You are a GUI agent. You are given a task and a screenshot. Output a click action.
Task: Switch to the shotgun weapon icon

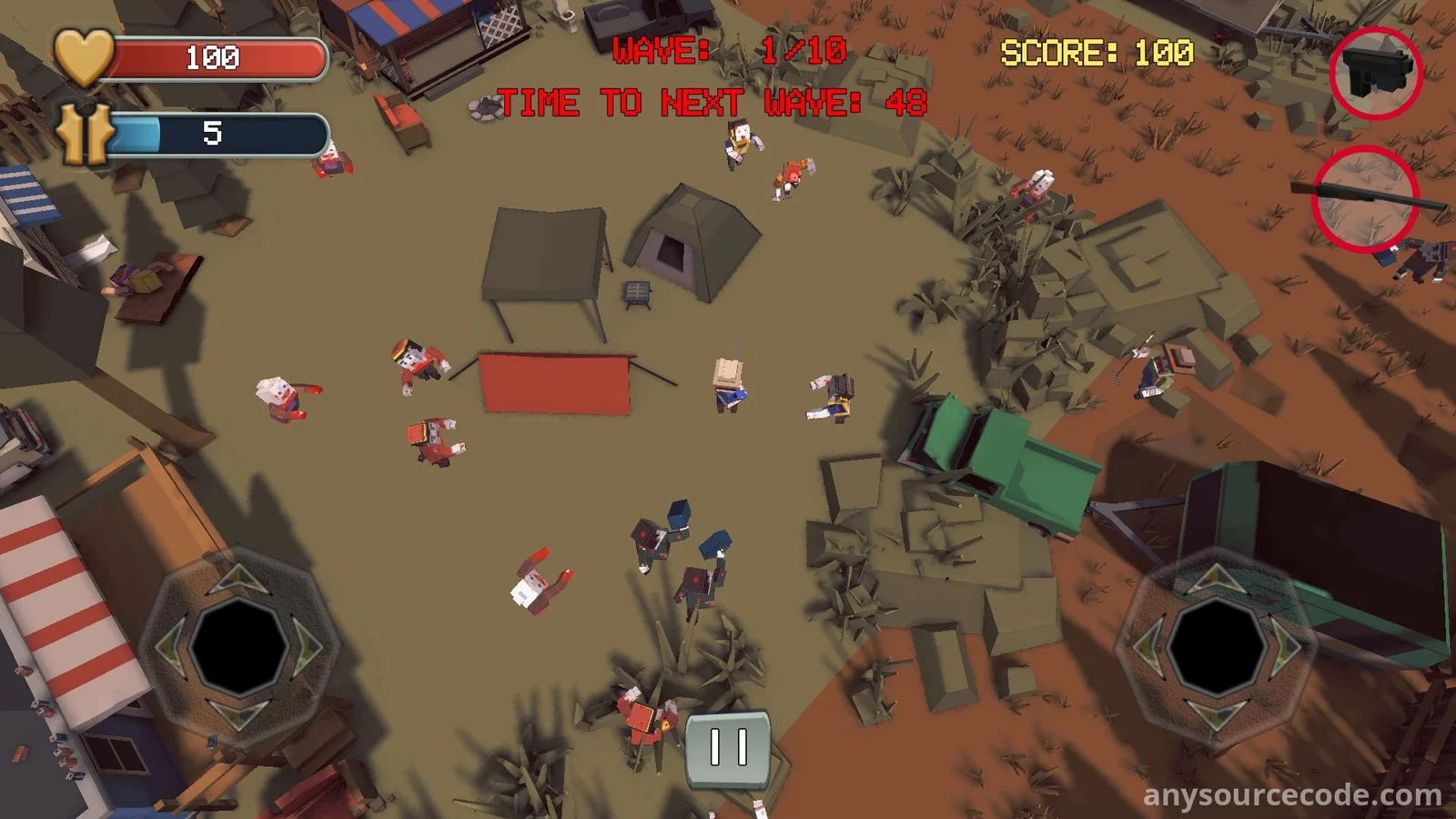[x=1365, y=198]
